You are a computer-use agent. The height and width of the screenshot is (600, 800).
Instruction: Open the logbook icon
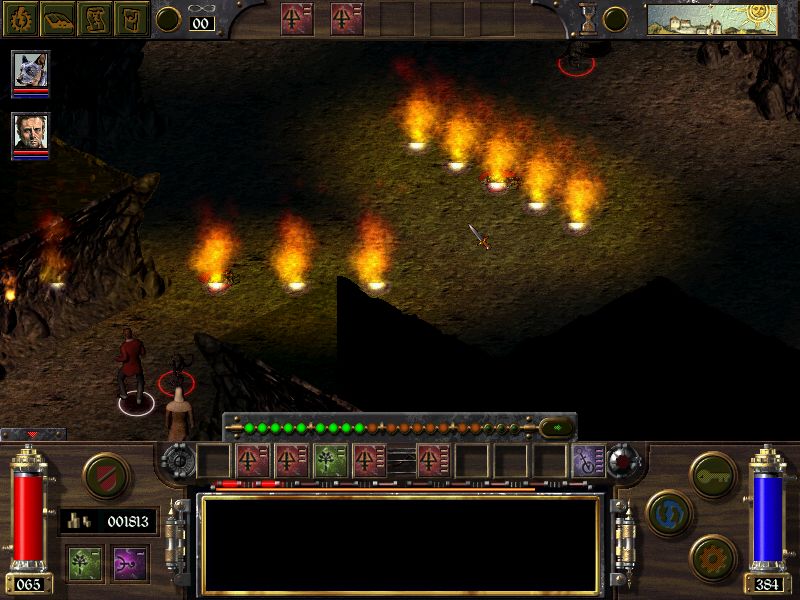(59, 18)
